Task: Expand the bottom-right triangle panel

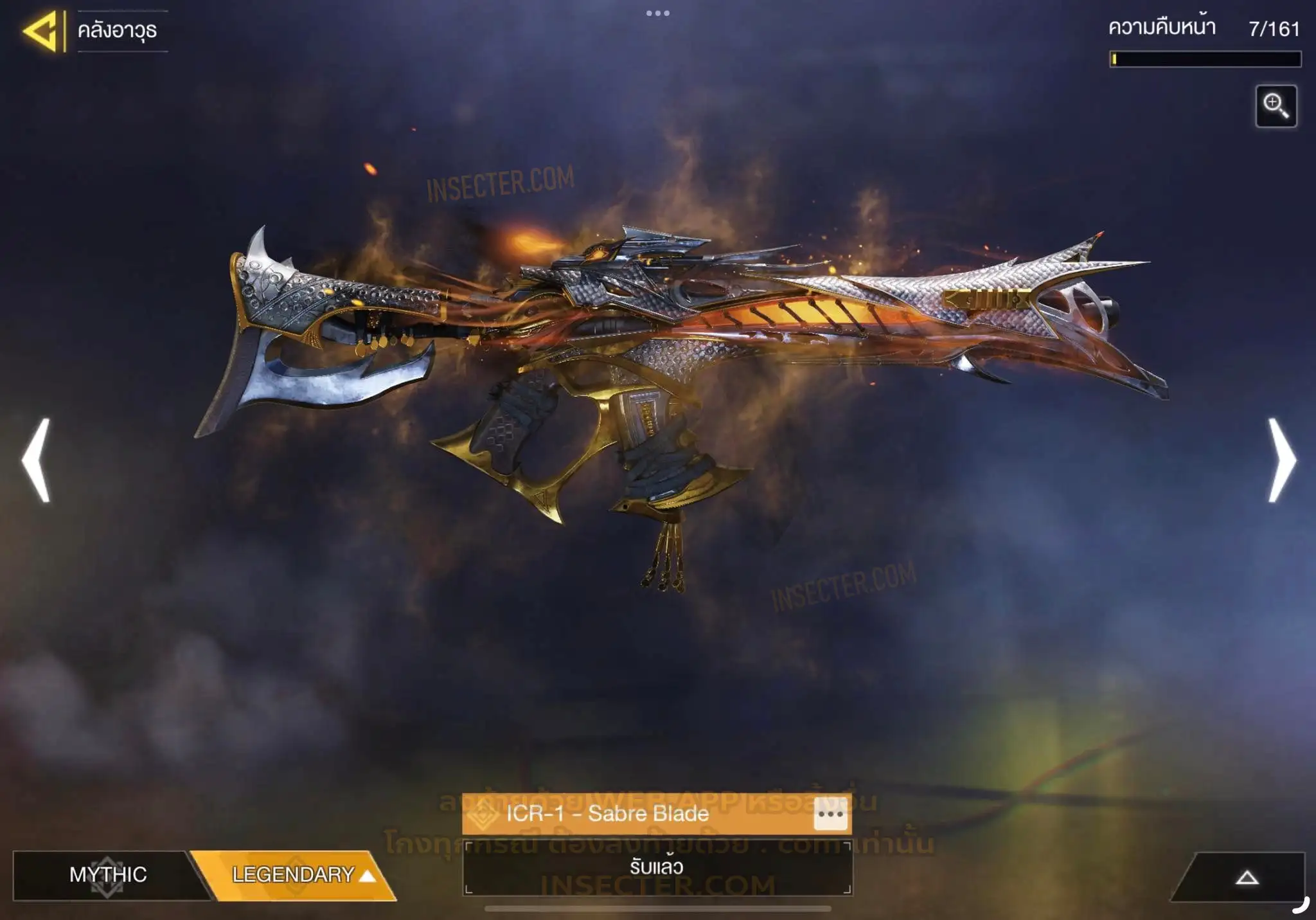Action: [x=1246, y=878]
